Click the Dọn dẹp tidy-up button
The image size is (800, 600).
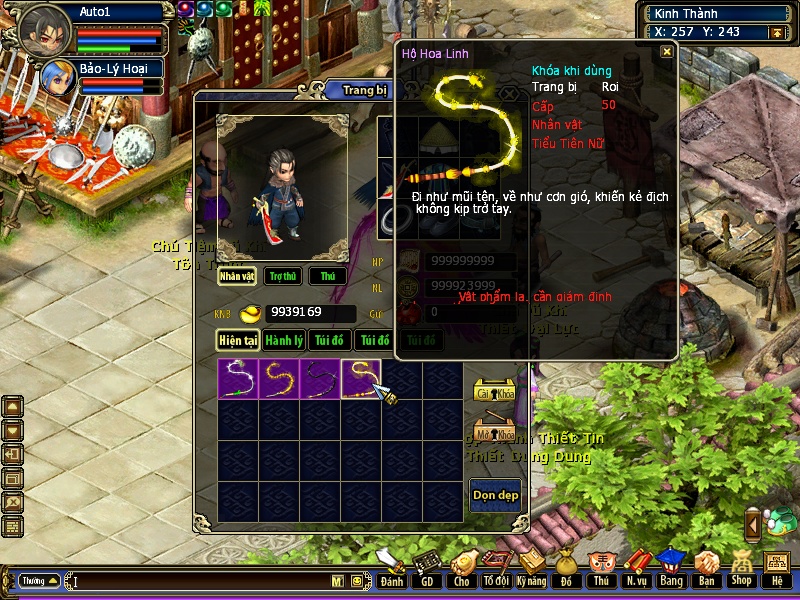pyautogui.click(x=495, y=495)
